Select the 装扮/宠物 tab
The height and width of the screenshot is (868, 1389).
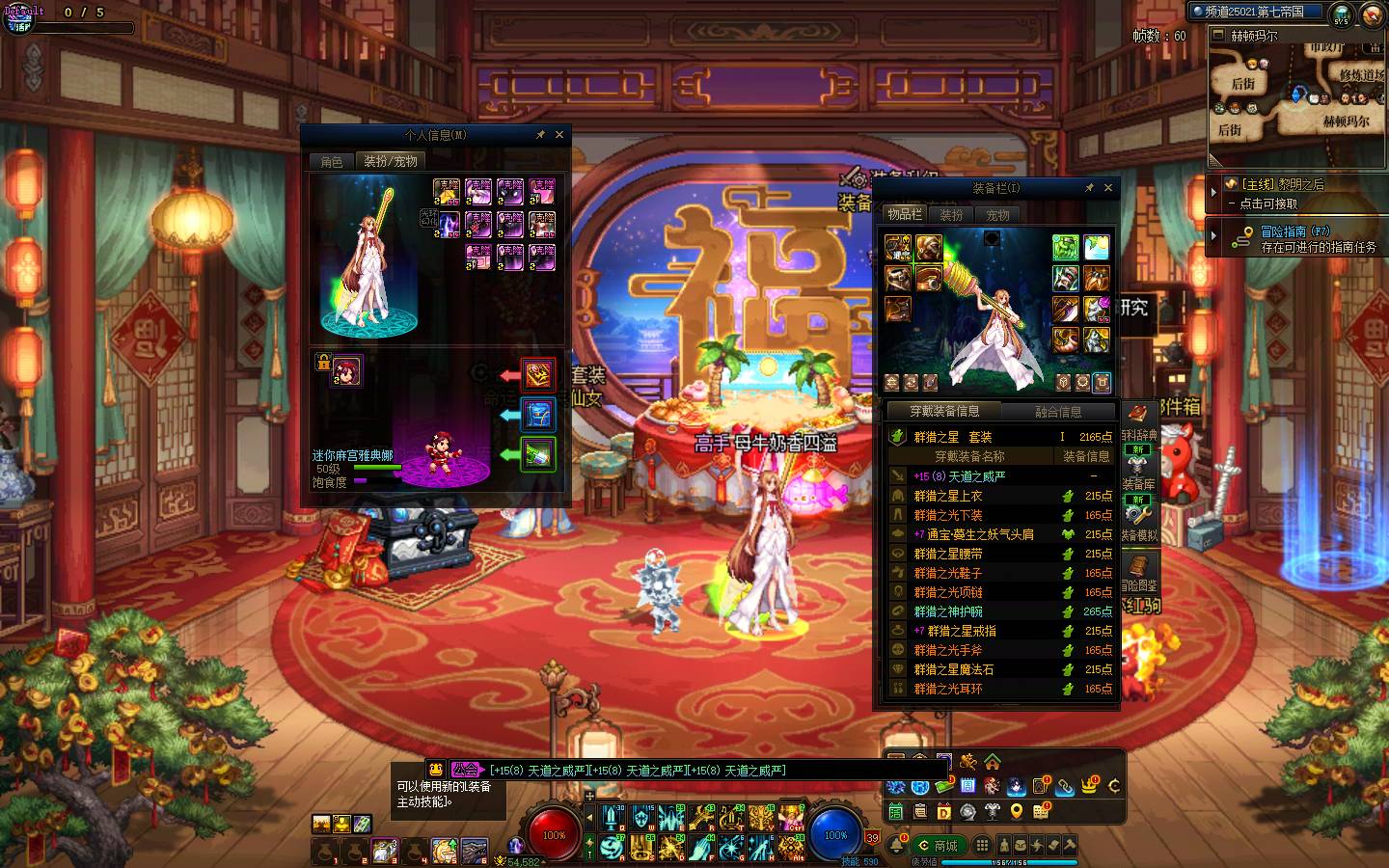(390, 161)
